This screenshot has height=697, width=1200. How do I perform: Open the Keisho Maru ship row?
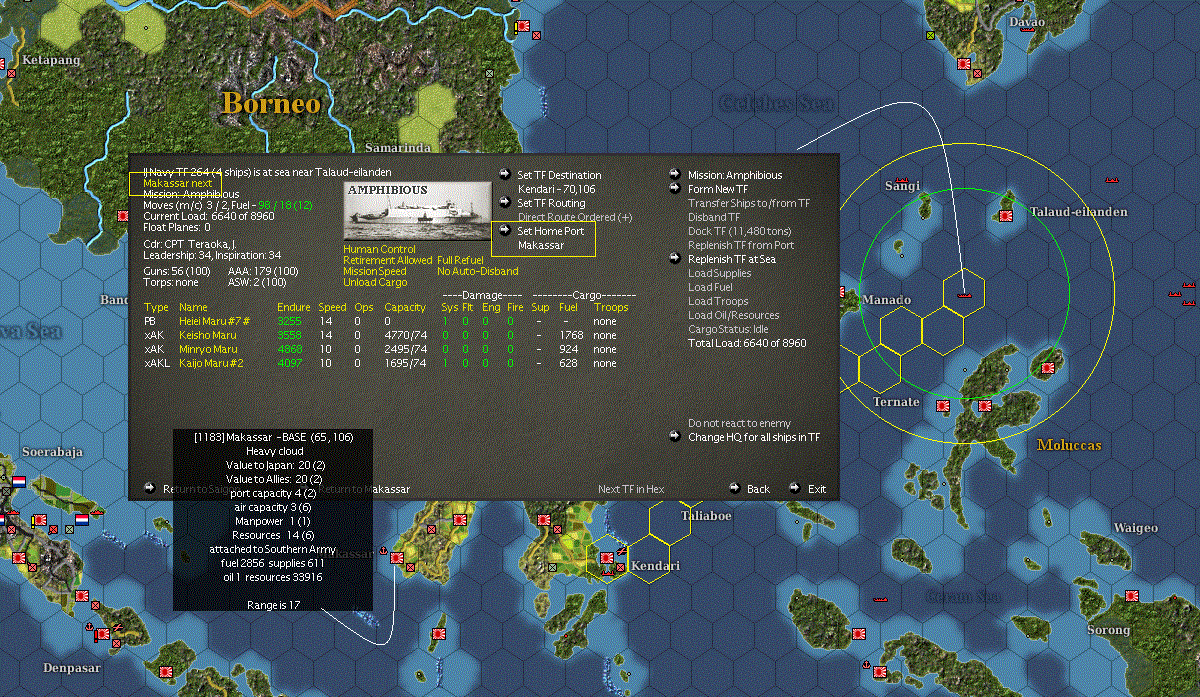(x=208, y=335)
